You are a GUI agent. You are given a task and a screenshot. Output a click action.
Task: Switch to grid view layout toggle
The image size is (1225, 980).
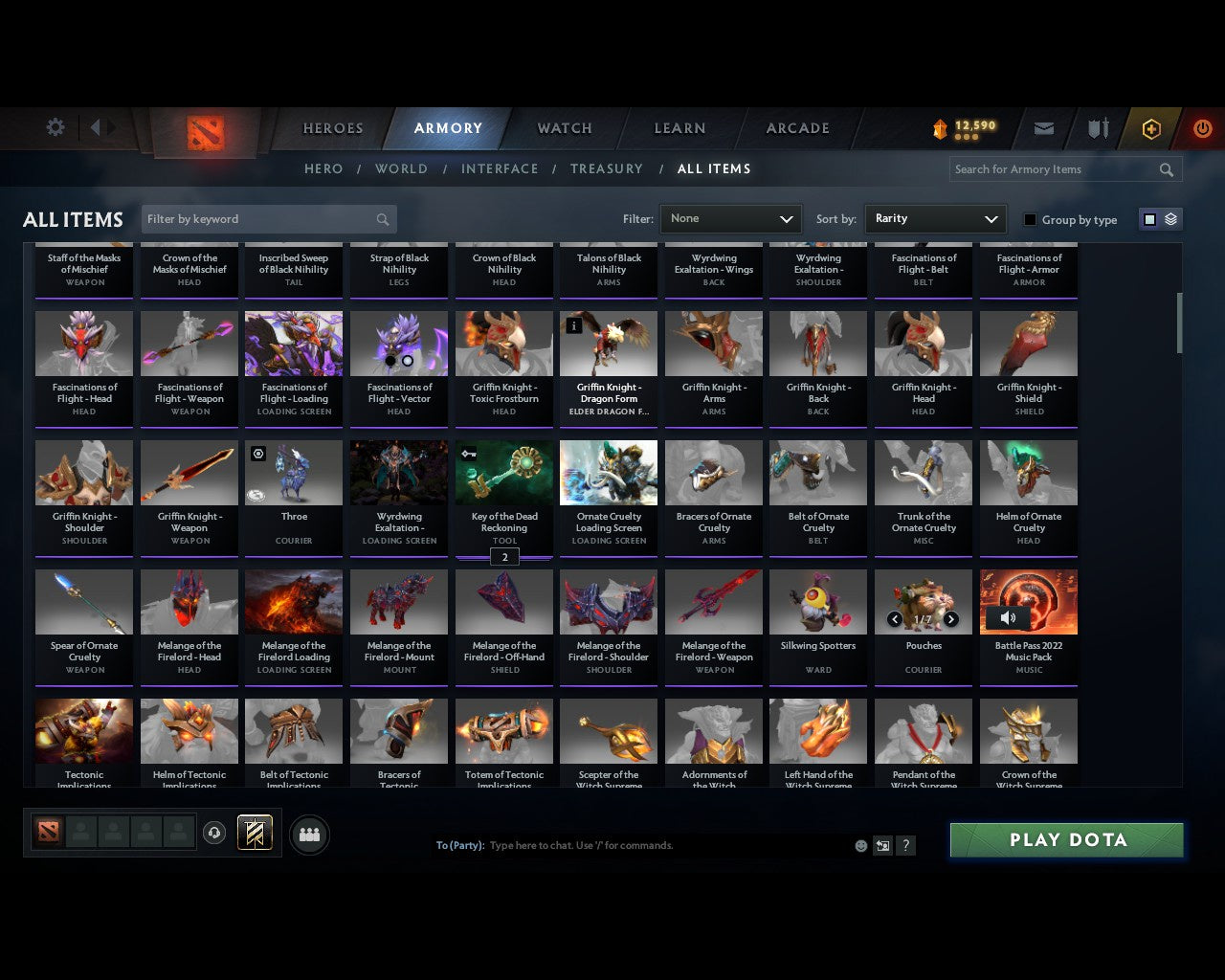point(1148,219)
